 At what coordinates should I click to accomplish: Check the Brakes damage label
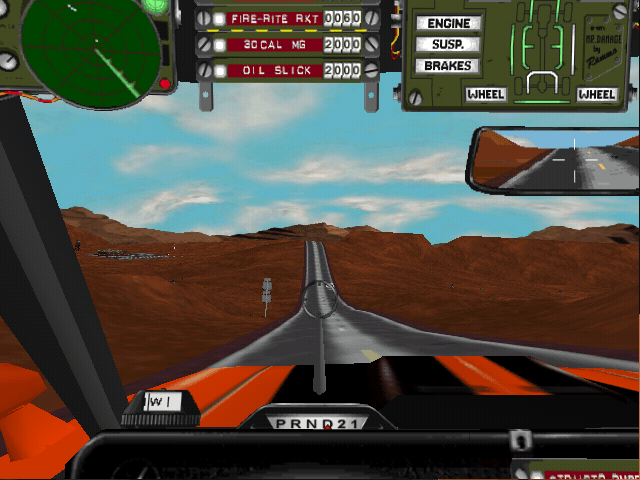[447, 66]
